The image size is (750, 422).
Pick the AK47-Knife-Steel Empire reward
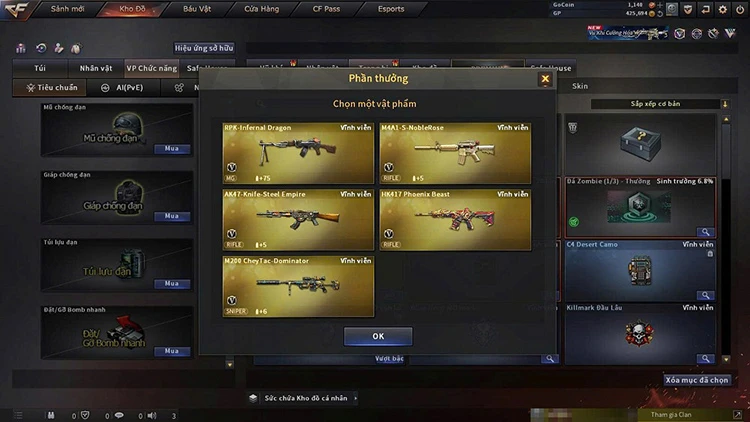pyautogui.click(x=299, y=220)
